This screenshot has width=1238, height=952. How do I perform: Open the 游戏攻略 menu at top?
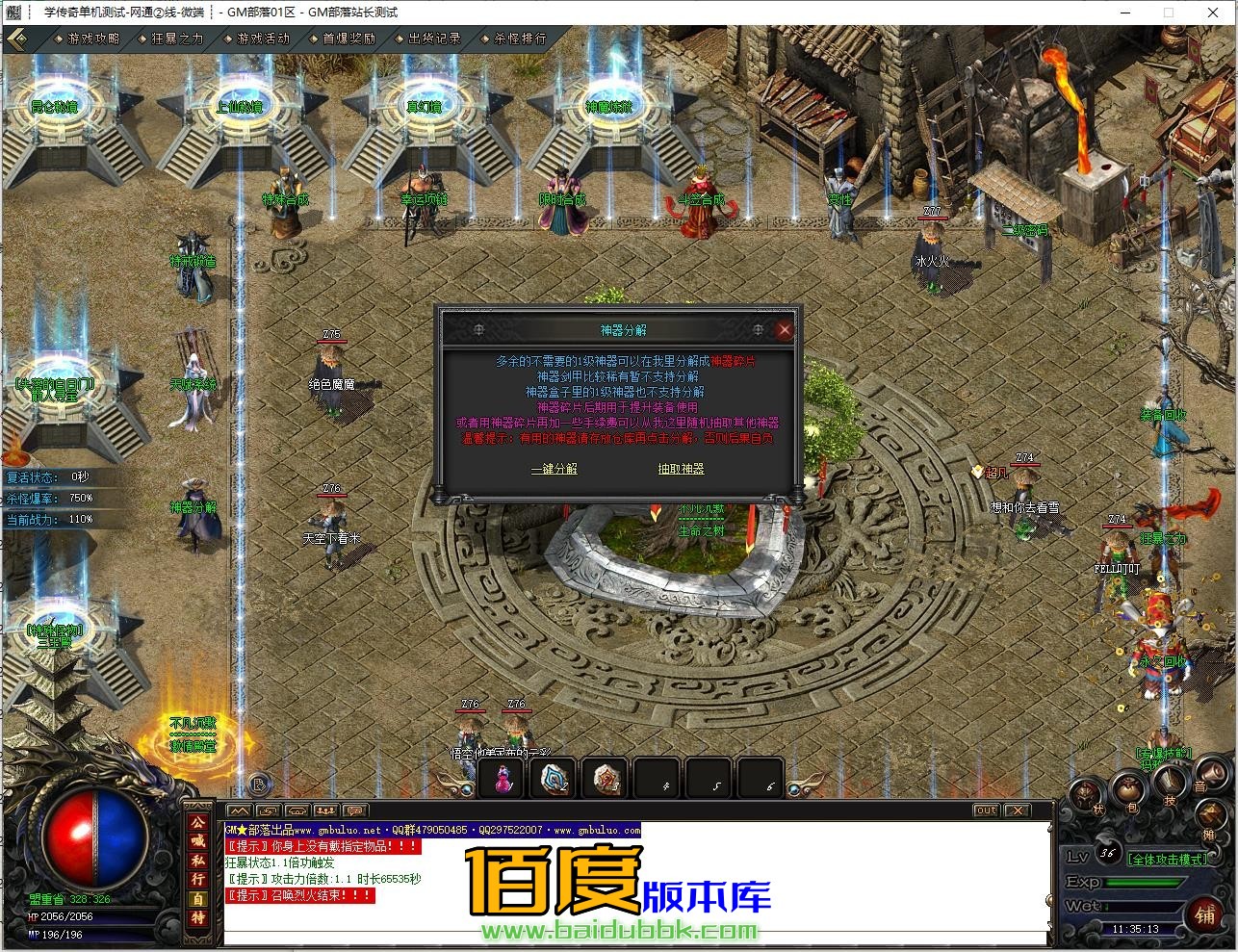point(90,39)
